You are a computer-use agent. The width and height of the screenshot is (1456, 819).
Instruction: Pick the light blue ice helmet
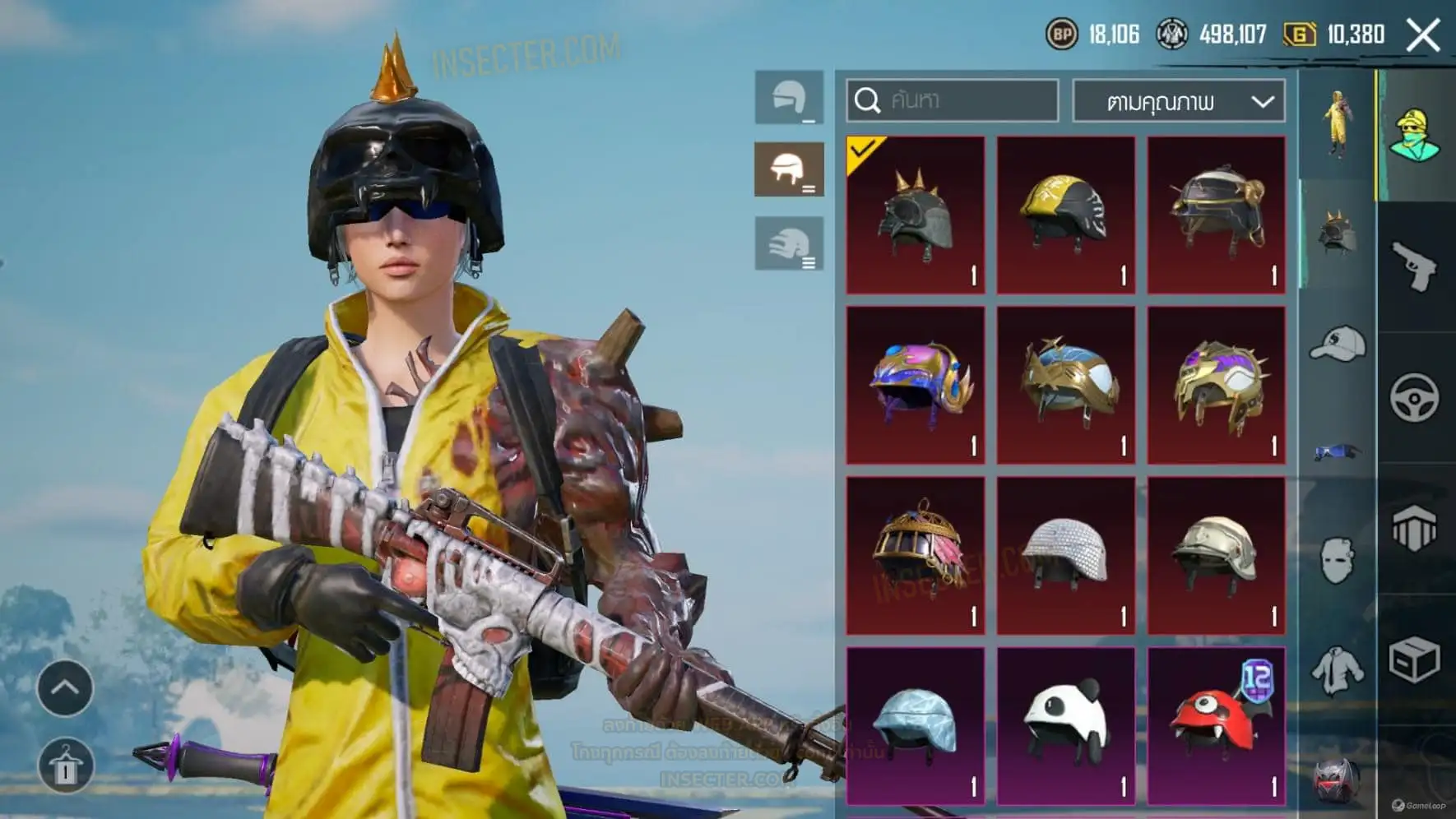click(x=916, y=725)
